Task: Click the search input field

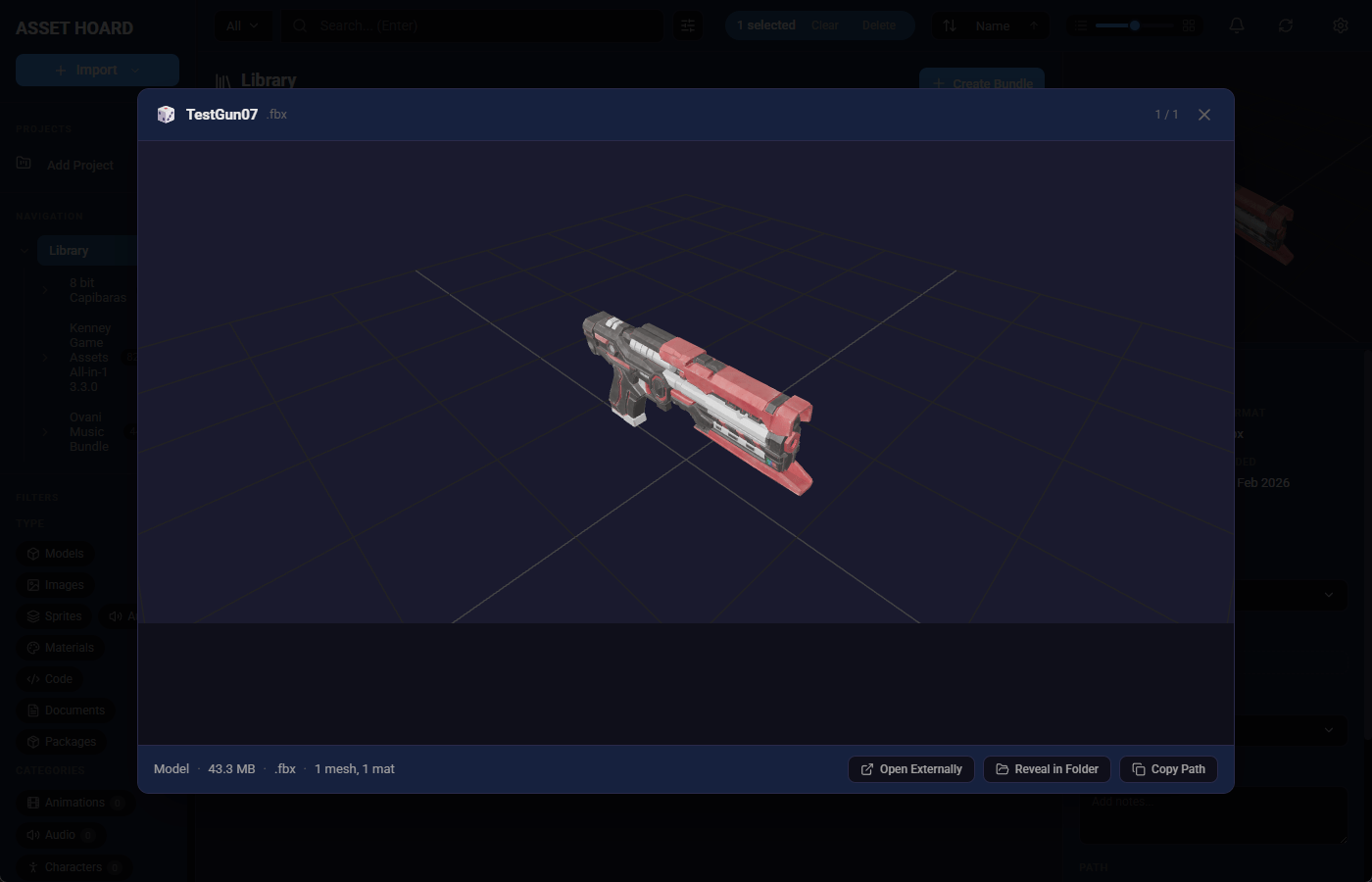Action: click(470, 25)
